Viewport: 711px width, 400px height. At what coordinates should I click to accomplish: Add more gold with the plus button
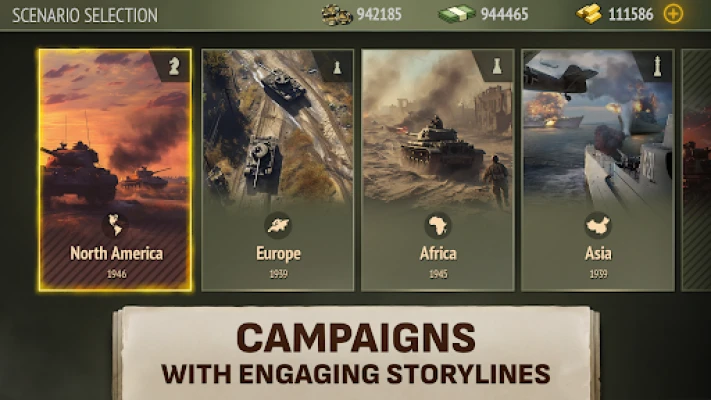point(673,14)
